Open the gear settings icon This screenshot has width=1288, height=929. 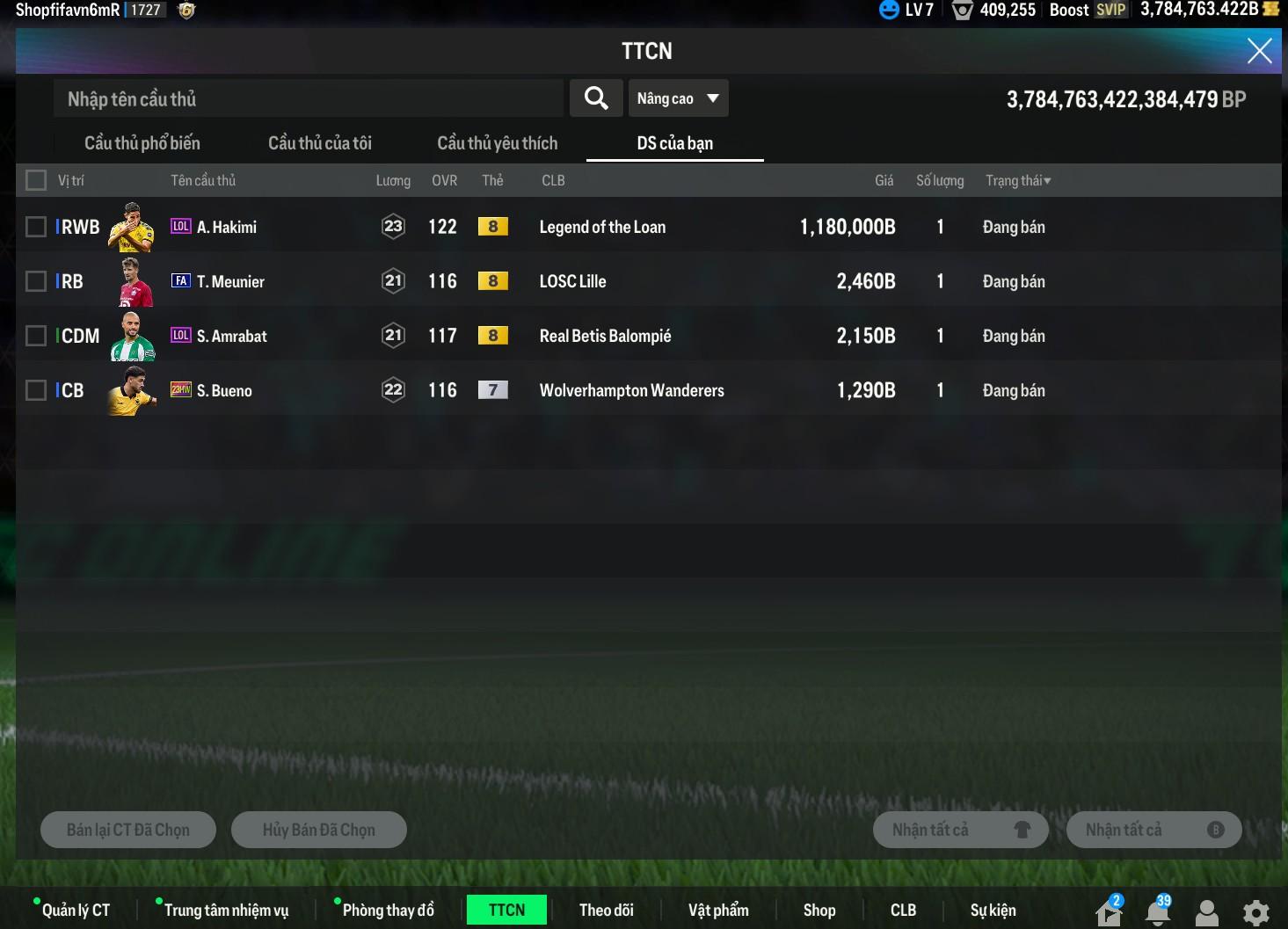[1255, 912]
